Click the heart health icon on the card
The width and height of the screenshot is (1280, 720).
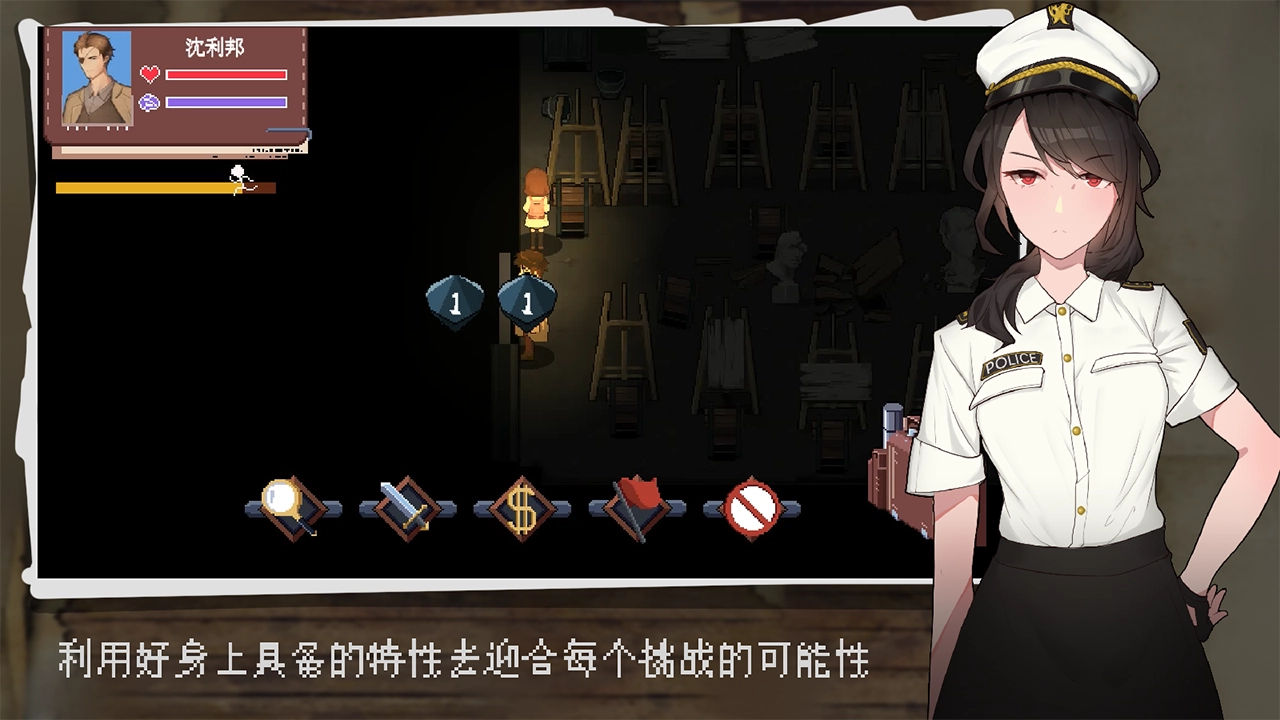152,73
